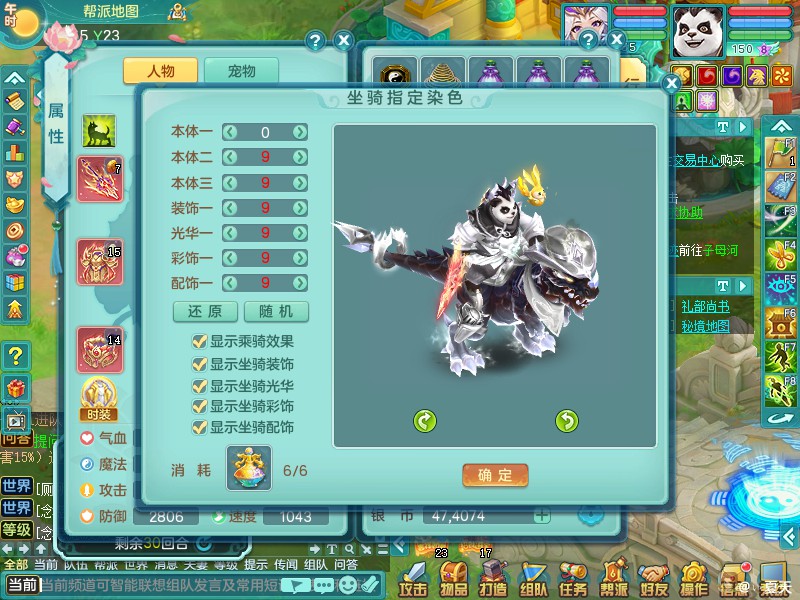
Task: Confirm the mount dye with 确定
Action: point(495,475)
